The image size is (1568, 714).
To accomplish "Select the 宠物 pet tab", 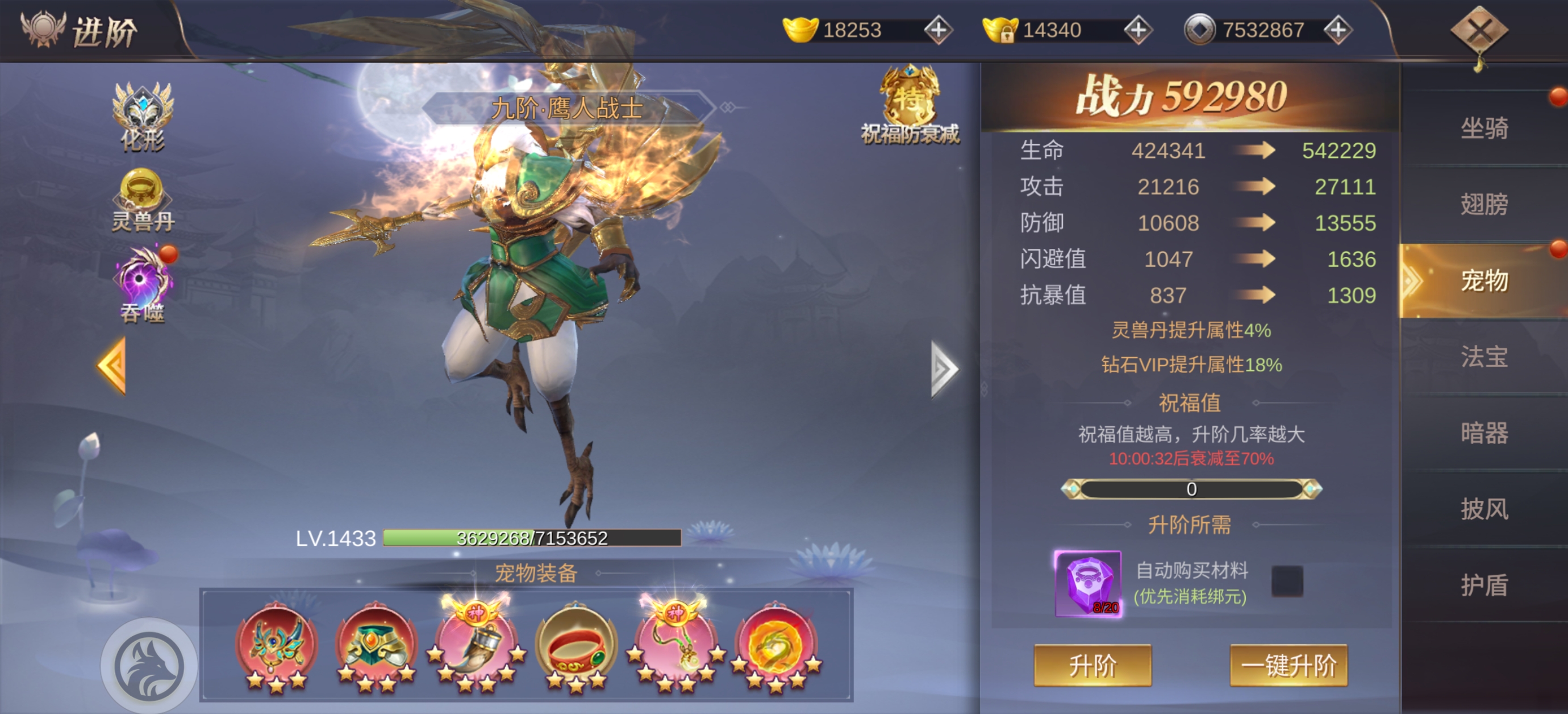I will pyautogui.click(x=1484, y=280).
